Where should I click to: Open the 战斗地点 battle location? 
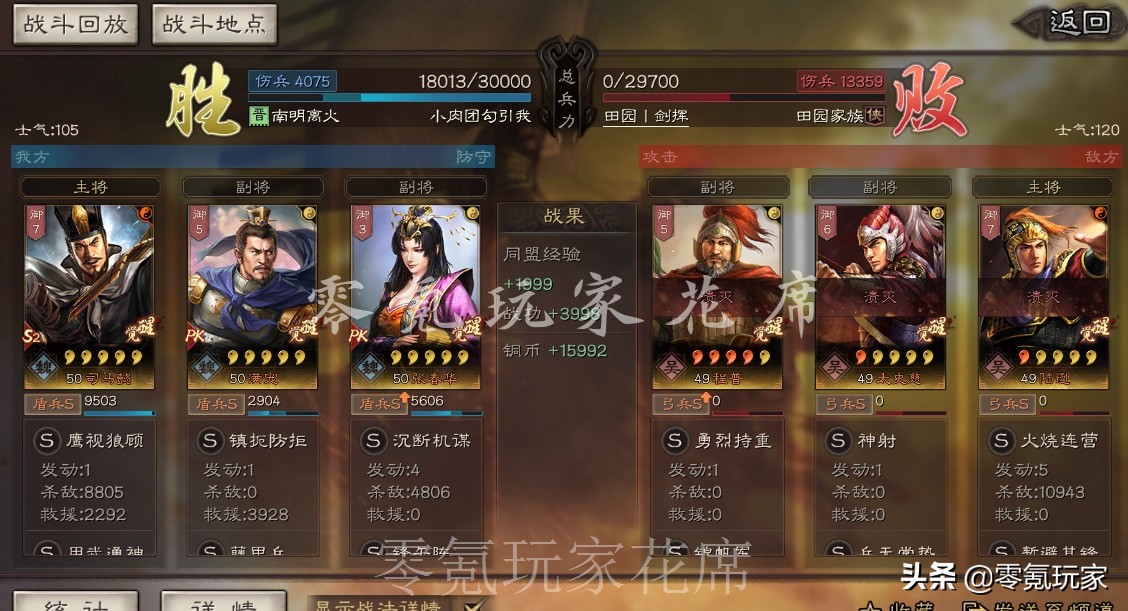tap(214, 24)
